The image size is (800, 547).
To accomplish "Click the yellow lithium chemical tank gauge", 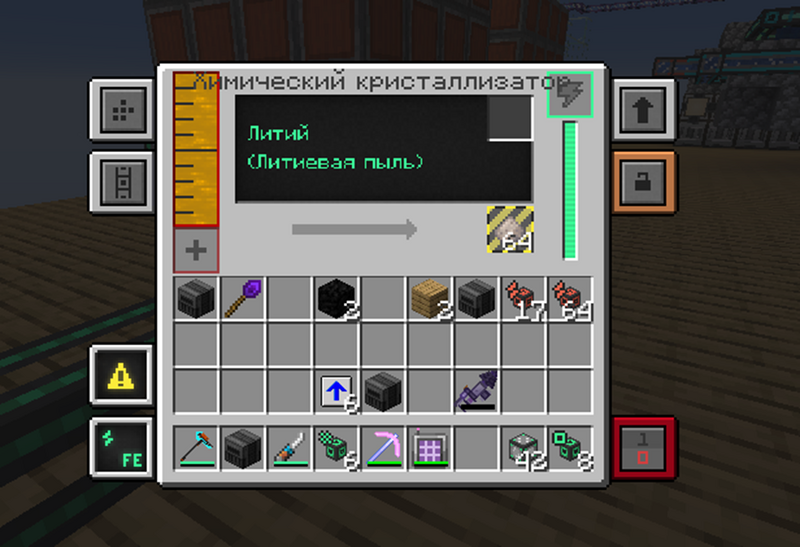I will 196,150.
